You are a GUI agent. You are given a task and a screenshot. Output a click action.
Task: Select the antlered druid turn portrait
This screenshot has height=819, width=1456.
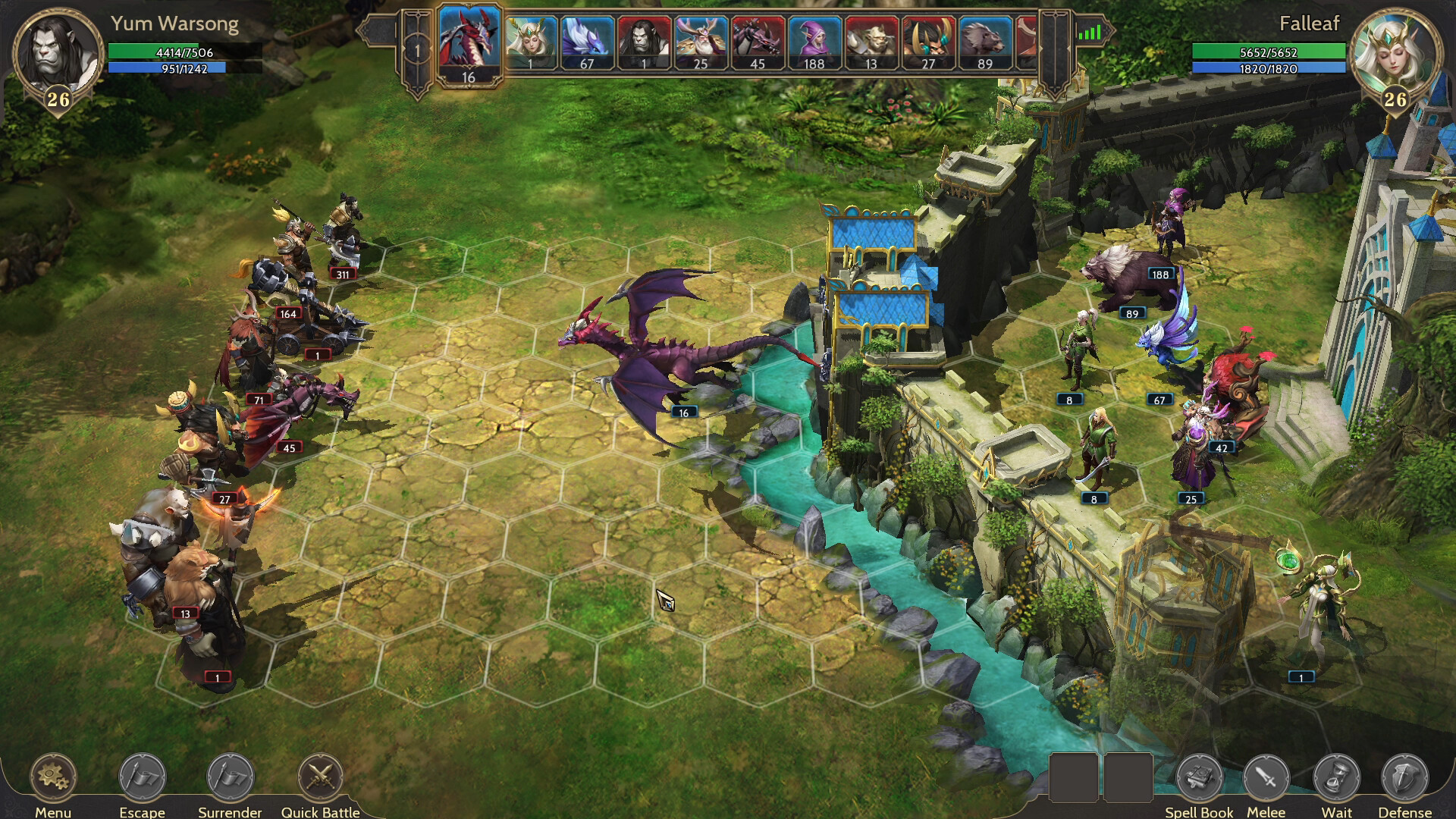click(x=701, y=42)
